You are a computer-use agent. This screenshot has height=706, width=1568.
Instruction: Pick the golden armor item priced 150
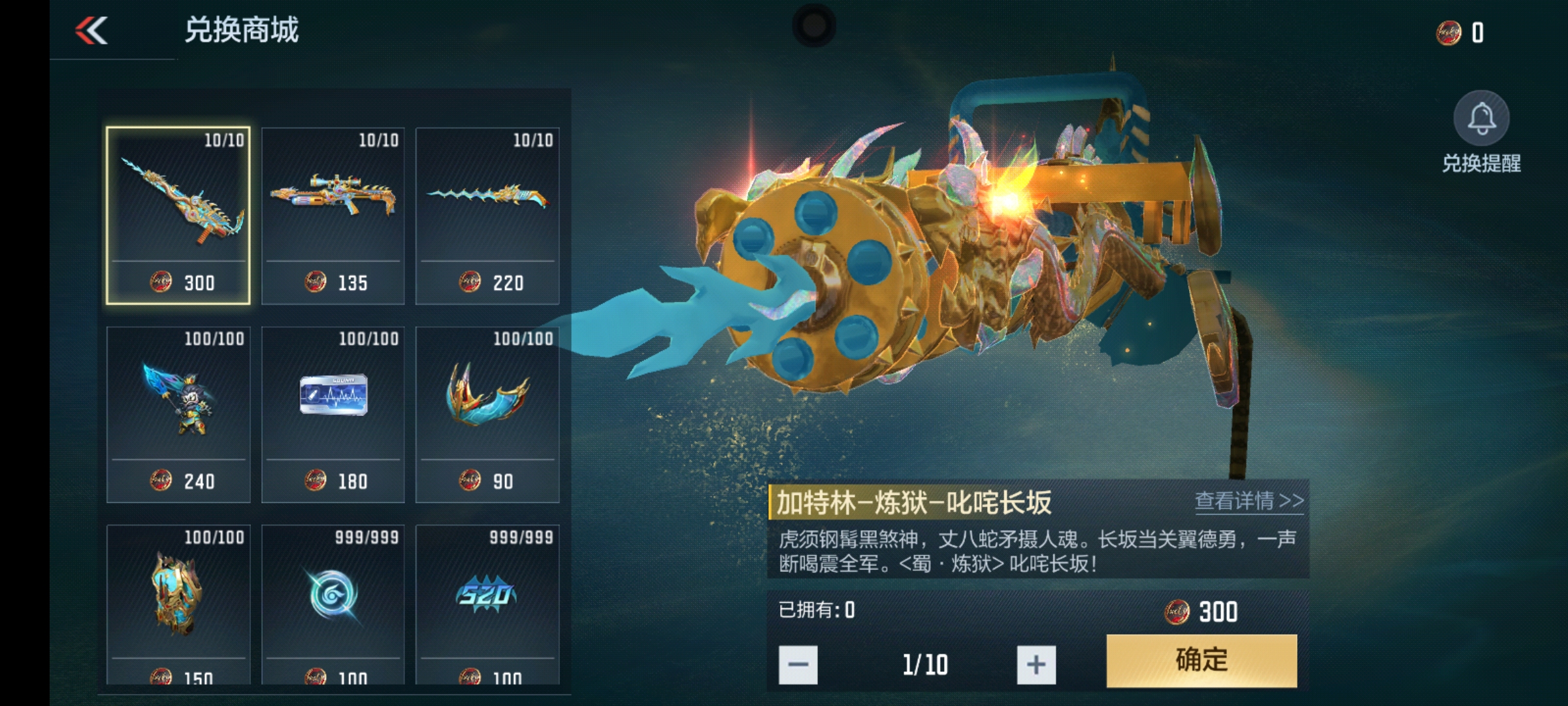(178, 604)
